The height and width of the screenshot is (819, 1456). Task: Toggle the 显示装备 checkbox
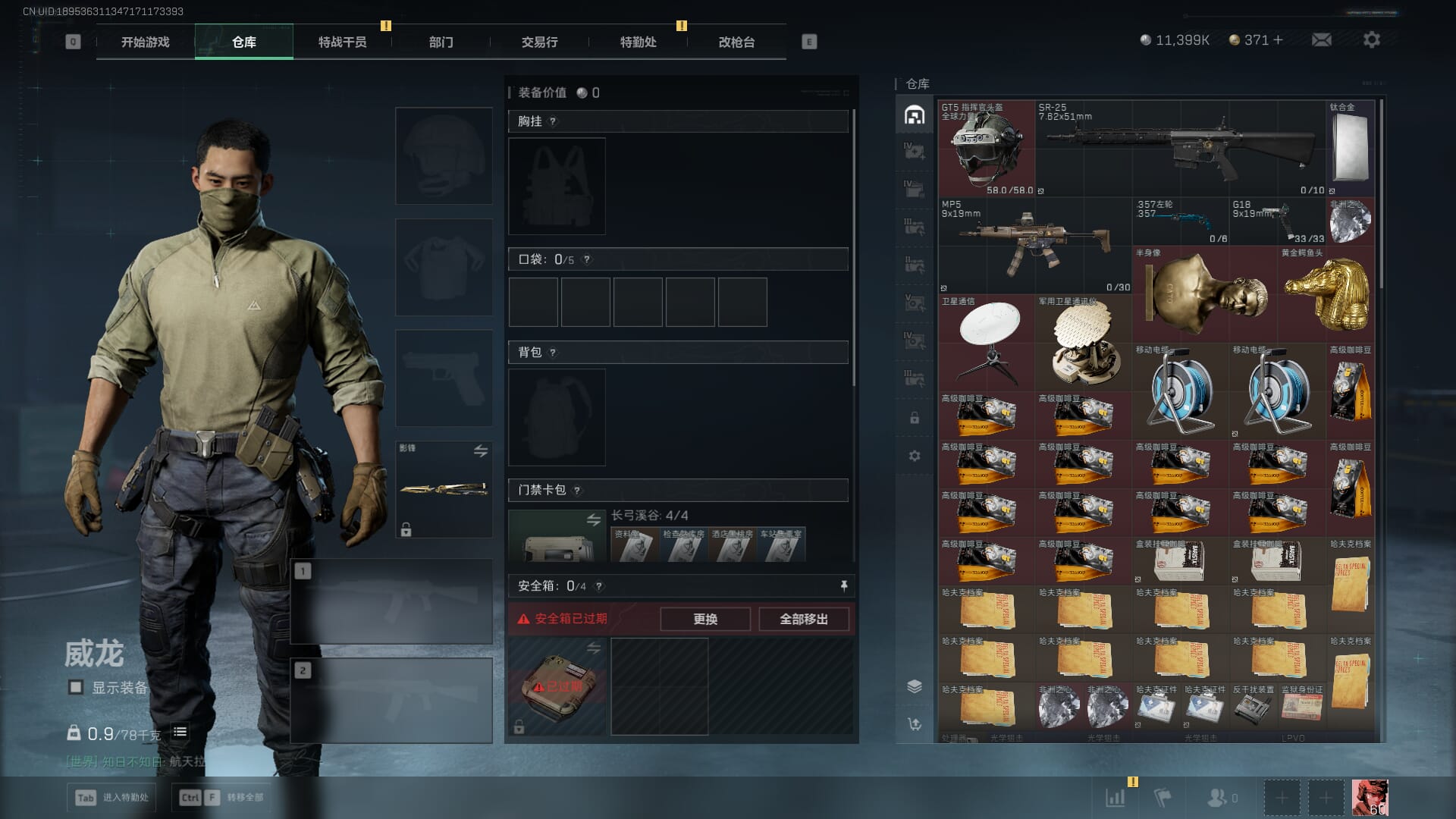click(76, 687)
